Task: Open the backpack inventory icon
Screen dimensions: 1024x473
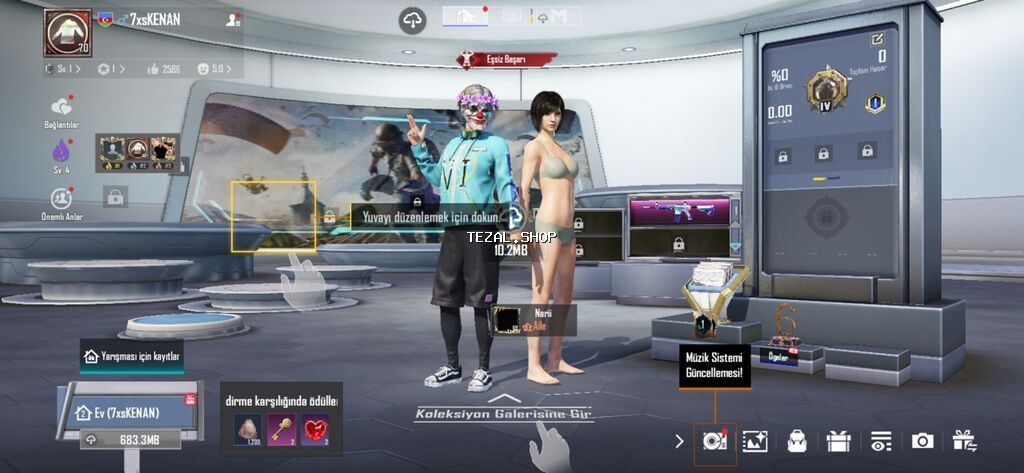Action: pyautogui.click(x=797, y=441)
